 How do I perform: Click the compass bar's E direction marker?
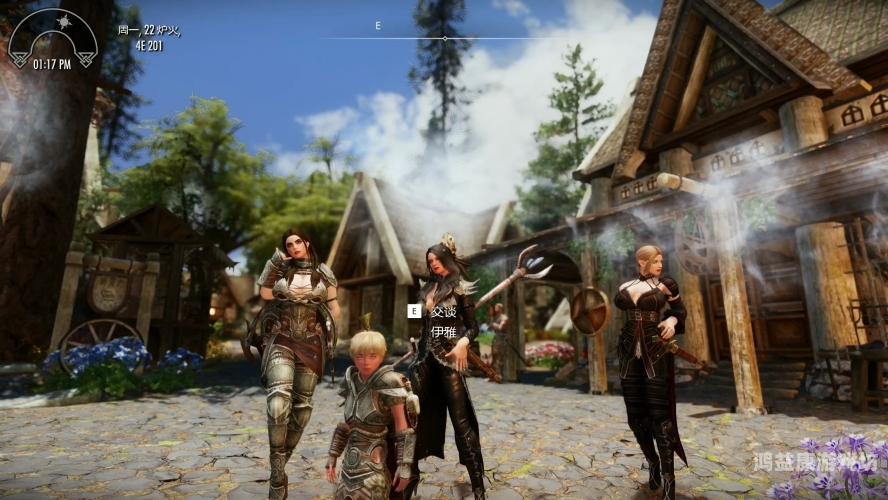coord(378,26)
